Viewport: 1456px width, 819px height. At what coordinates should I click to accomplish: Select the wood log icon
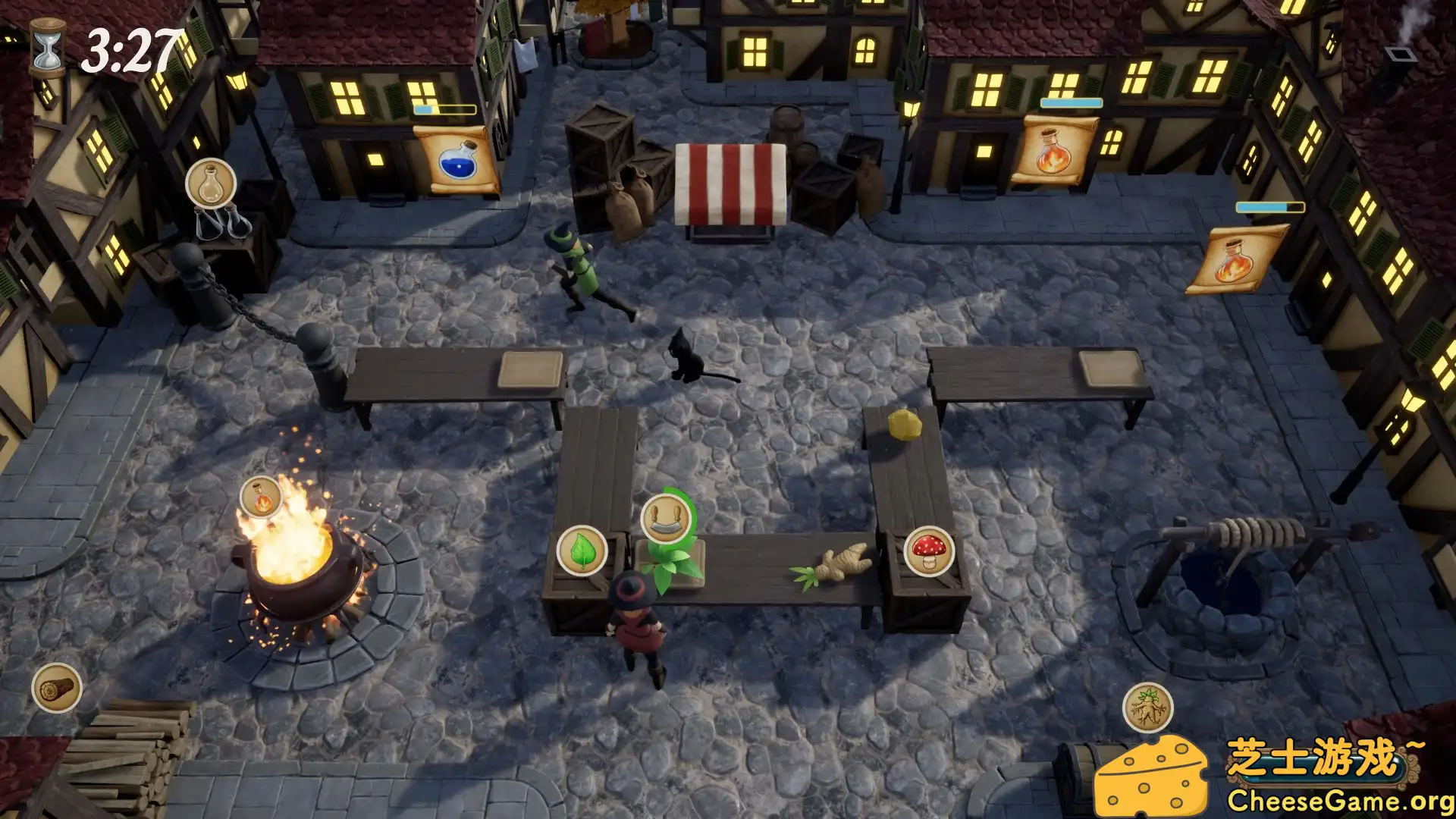[57, 688]
